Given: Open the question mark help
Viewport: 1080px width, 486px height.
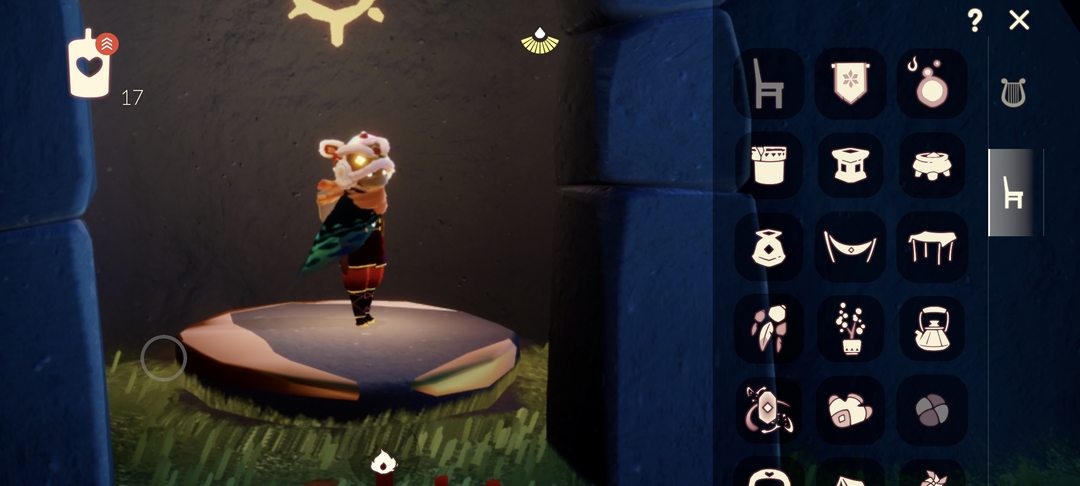Looking at the screenshot, I should point(975,20).
